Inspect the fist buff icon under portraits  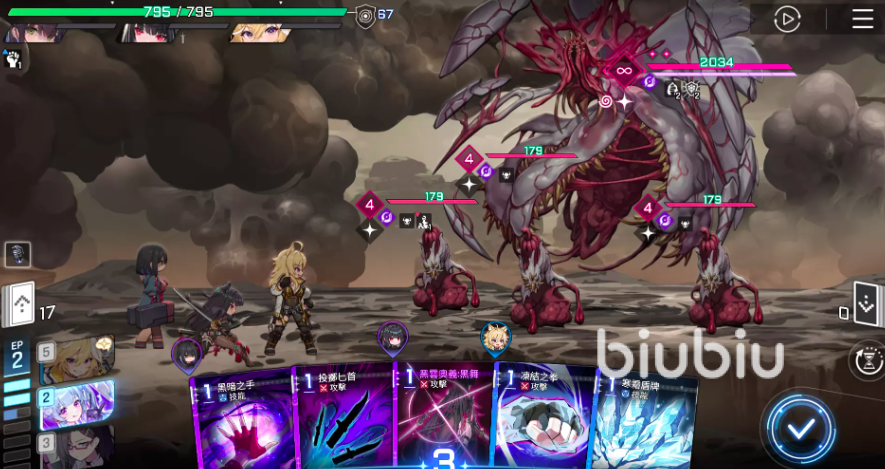(x=13, y=59)
